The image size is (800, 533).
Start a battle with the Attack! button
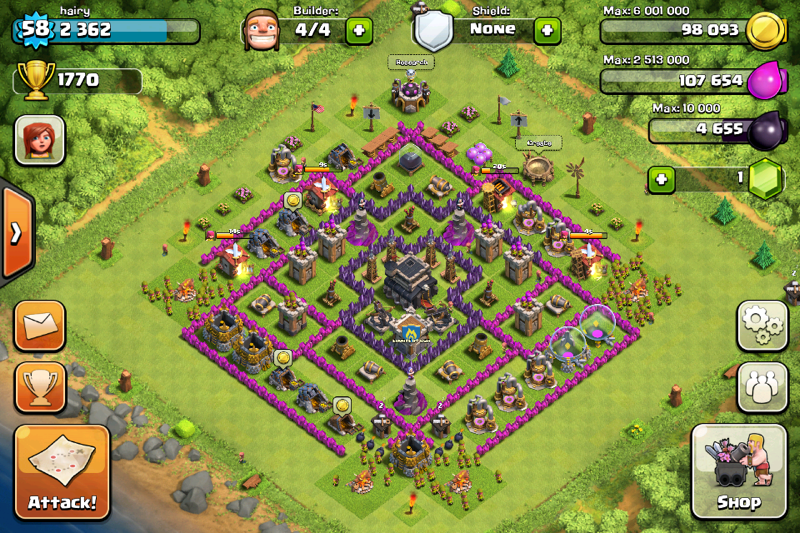62,472
